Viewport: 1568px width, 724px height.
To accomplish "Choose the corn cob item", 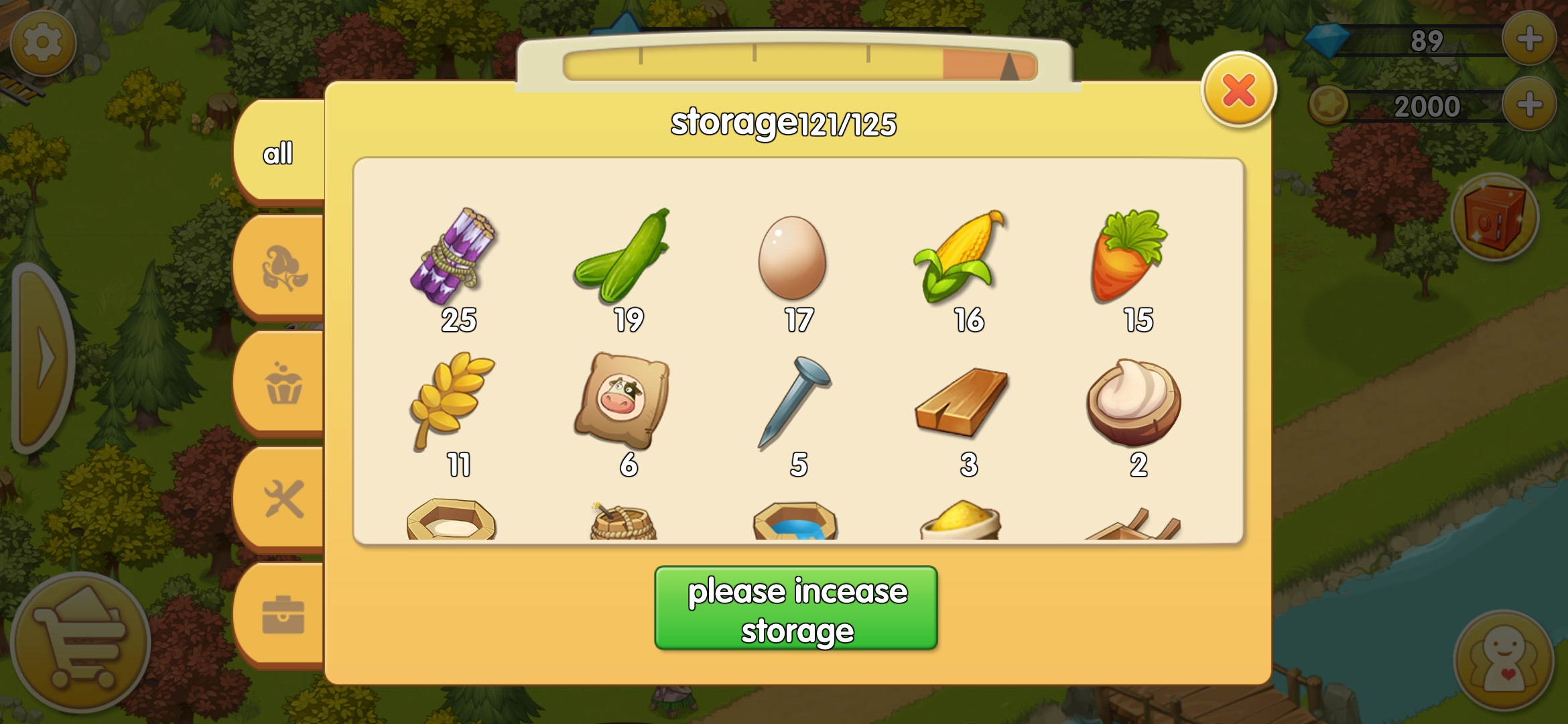I will coord(961,256).
